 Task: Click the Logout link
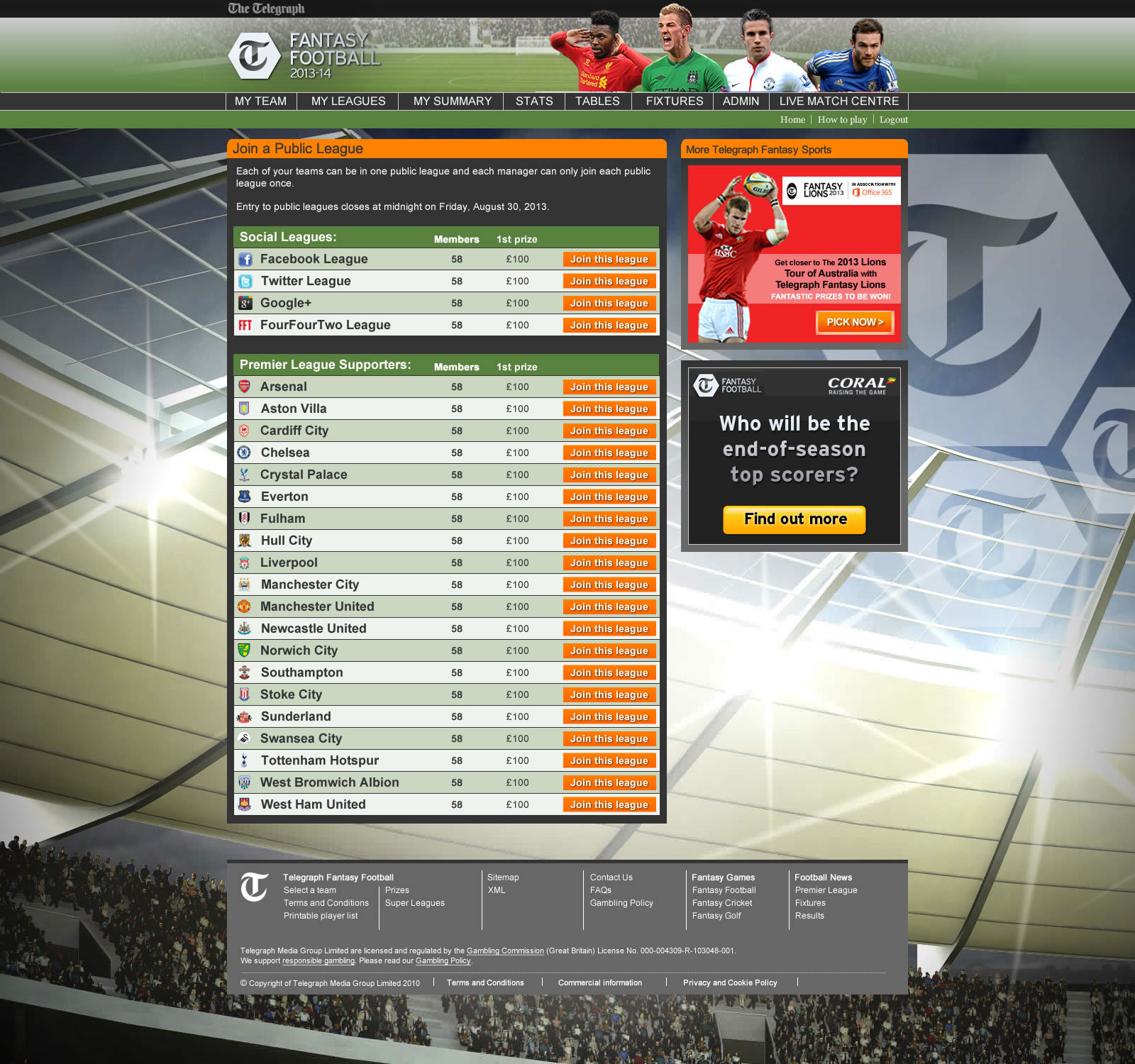point(893,119)
